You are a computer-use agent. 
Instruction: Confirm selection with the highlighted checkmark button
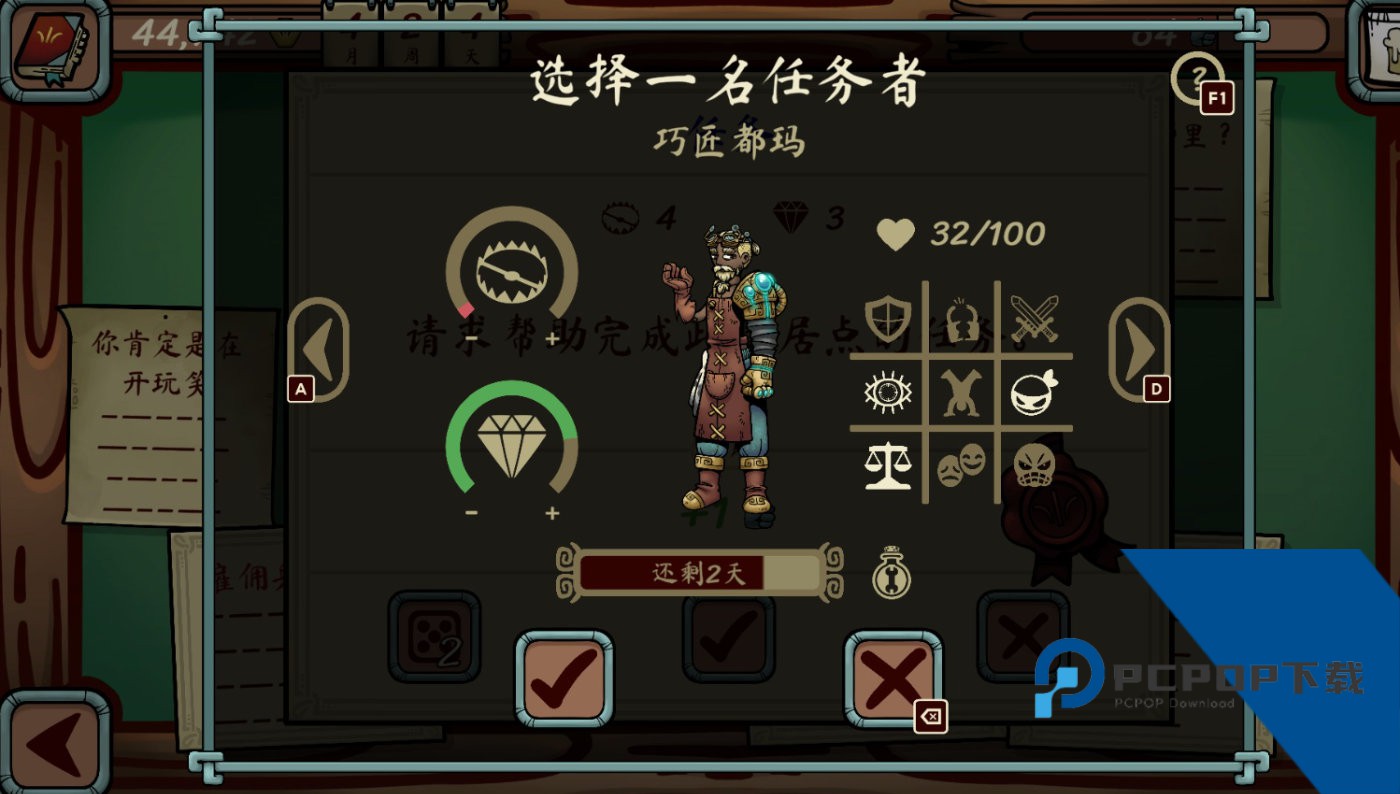565,680
